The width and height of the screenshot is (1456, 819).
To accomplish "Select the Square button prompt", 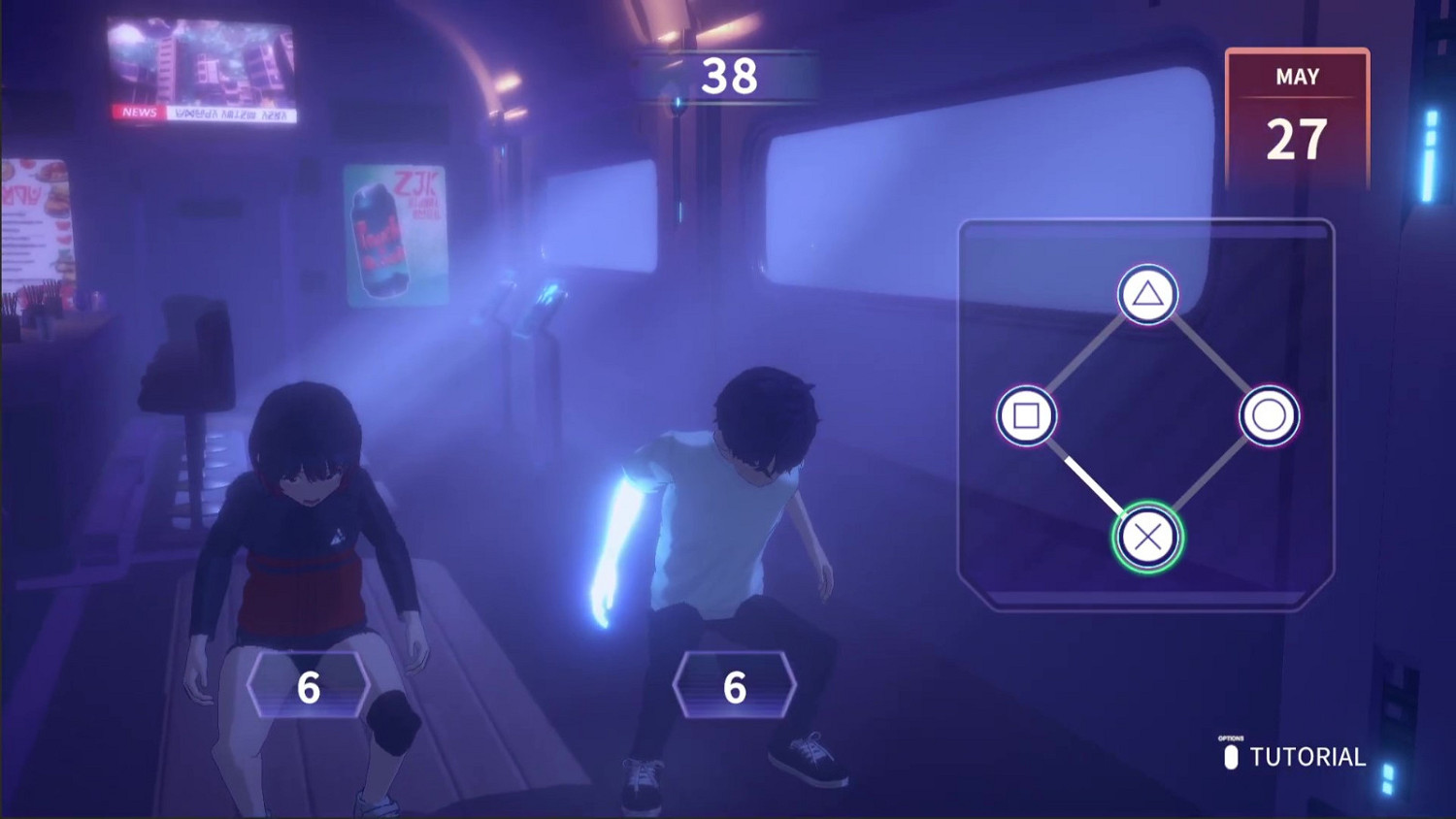I will coord(1027,414).
